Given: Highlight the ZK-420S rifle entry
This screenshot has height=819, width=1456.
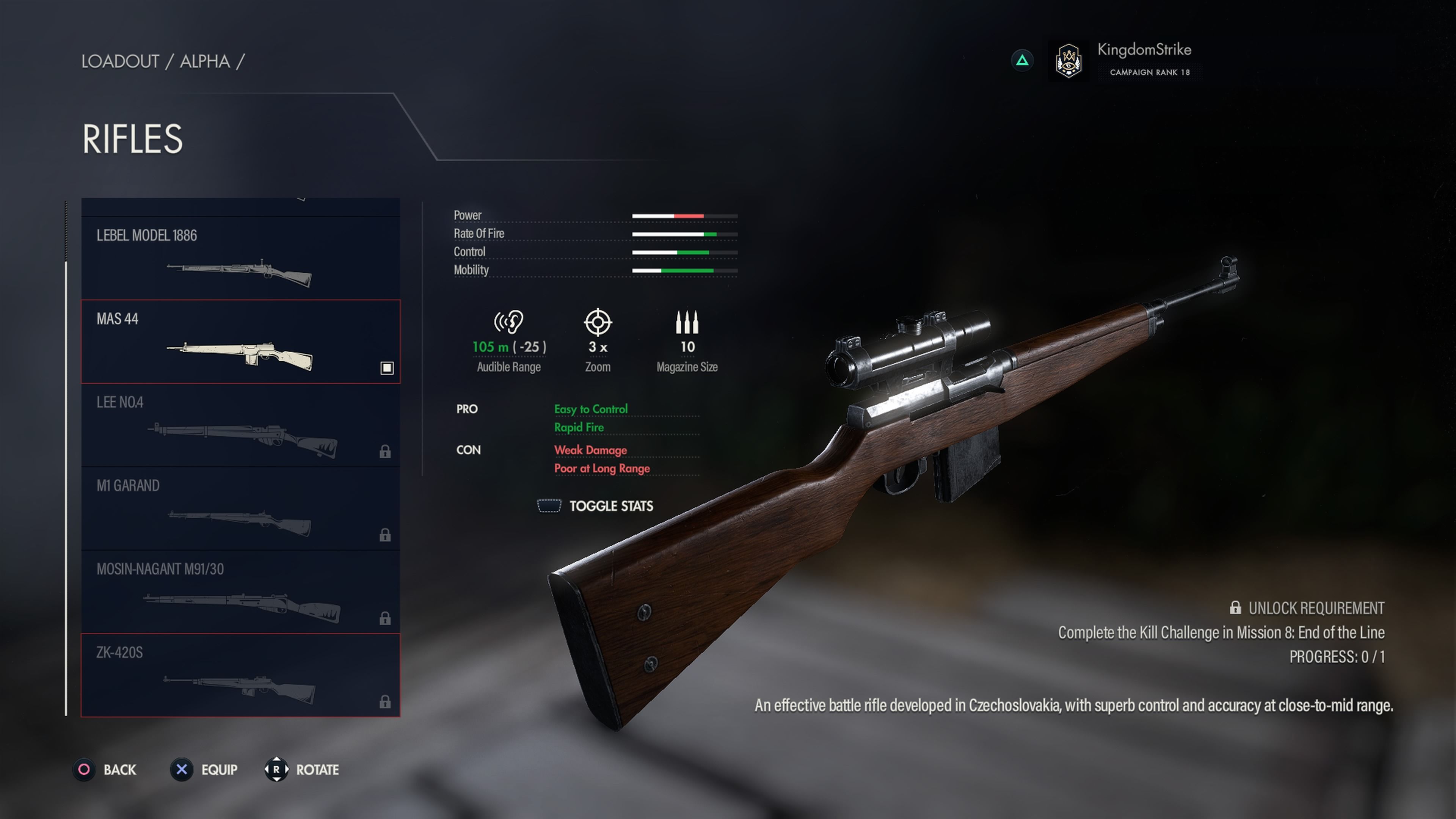Looking at the screenshot, I should [240, 675].
